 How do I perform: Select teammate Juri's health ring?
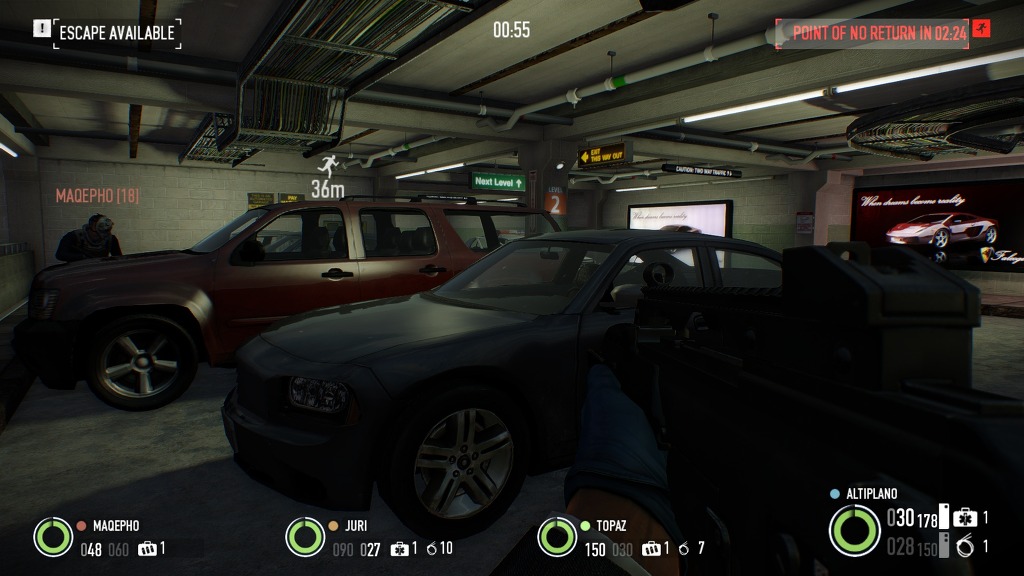tap(305, 536)
